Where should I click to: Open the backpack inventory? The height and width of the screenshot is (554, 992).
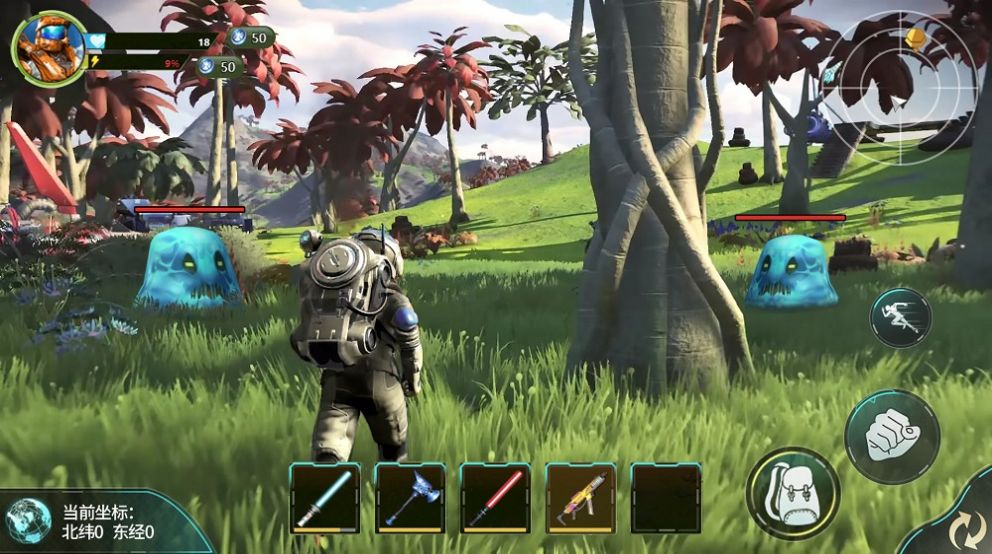793,493
